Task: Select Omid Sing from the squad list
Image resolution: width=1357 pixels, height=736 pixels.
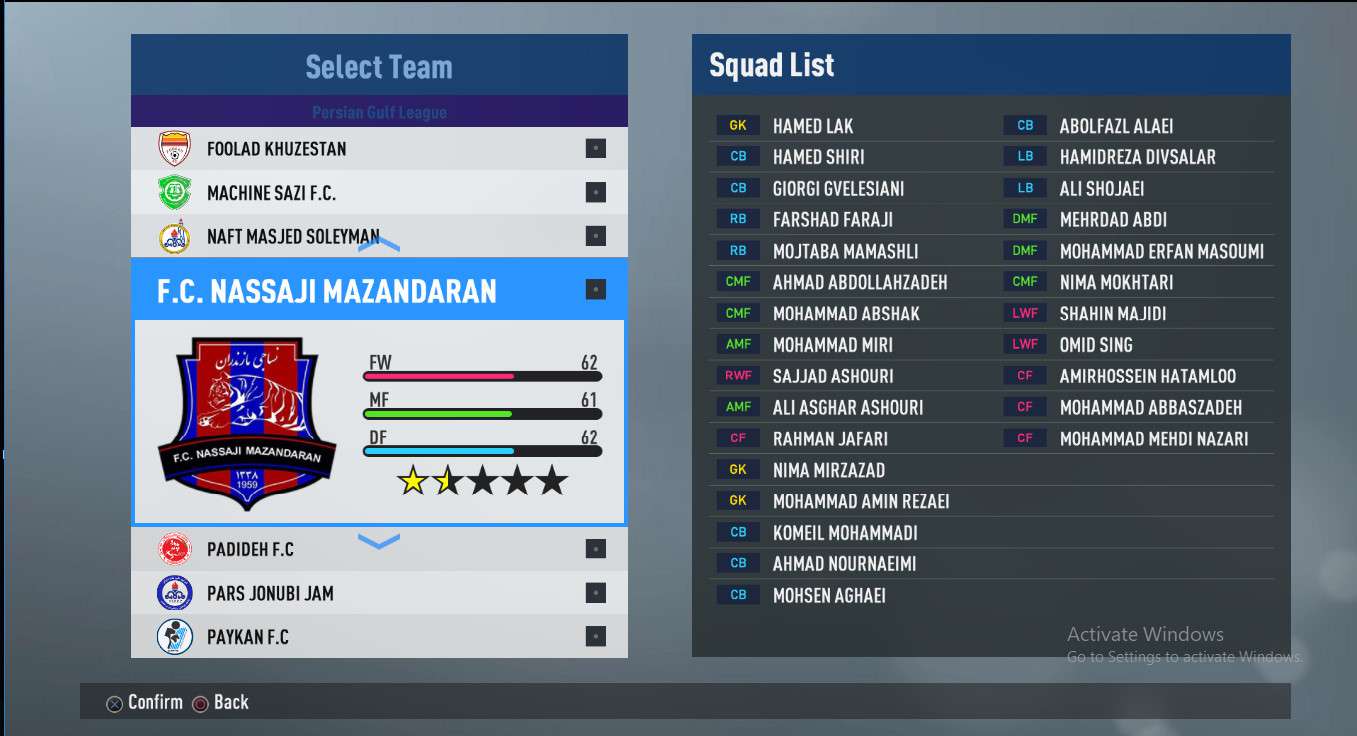Action: pyautogui.click(x=1096, y=345)
